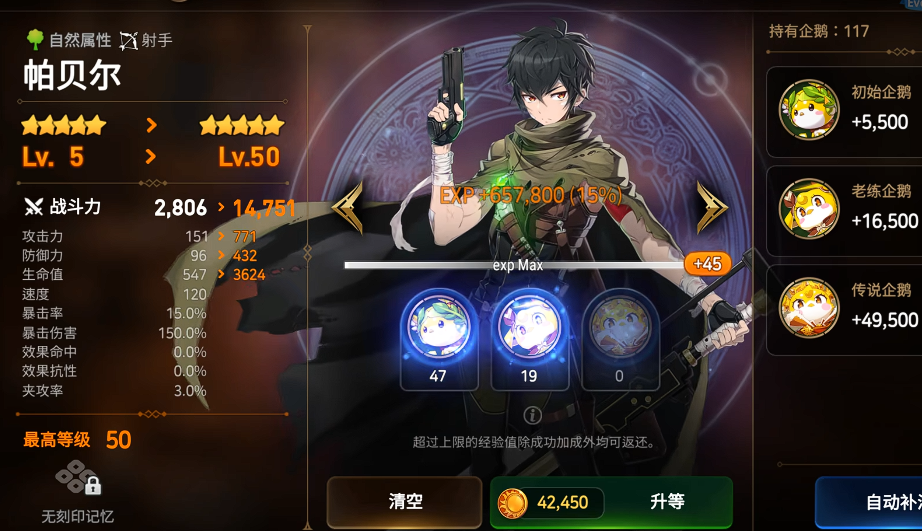
Task: Show next hero with right arrow
Action: click(712, 207)
